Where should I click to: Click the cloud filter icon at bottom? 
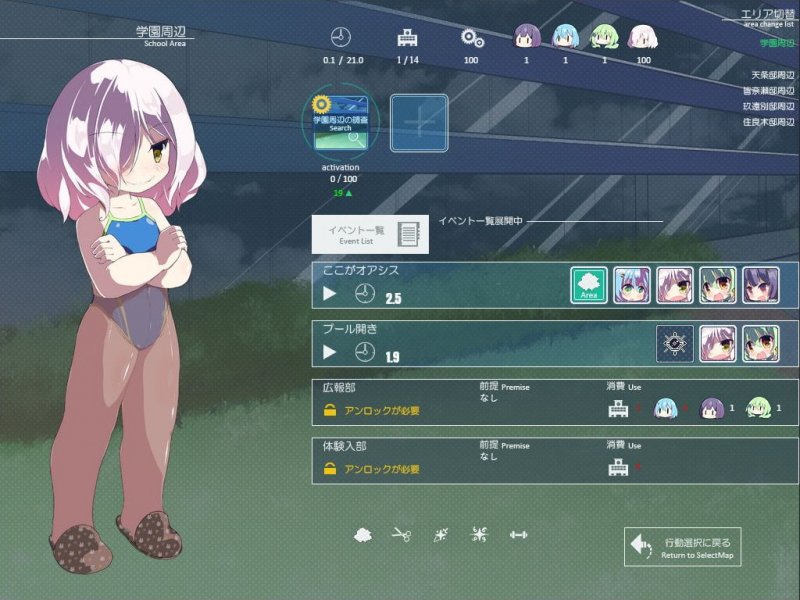pos(363,535)
